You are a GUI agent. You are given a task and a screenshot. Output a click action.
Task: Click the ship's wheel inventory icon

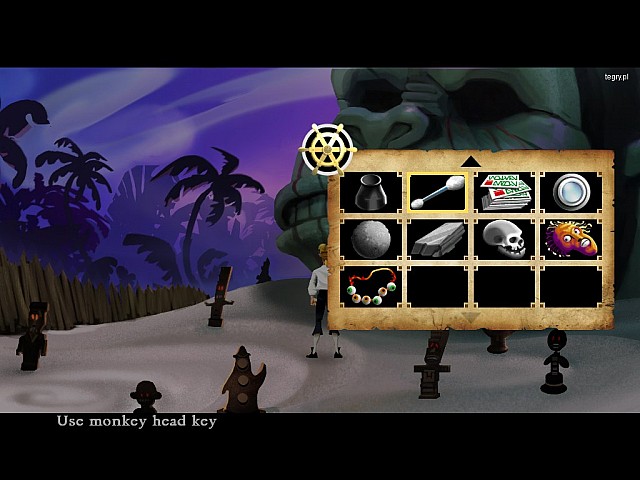click(x=326, y=150)
